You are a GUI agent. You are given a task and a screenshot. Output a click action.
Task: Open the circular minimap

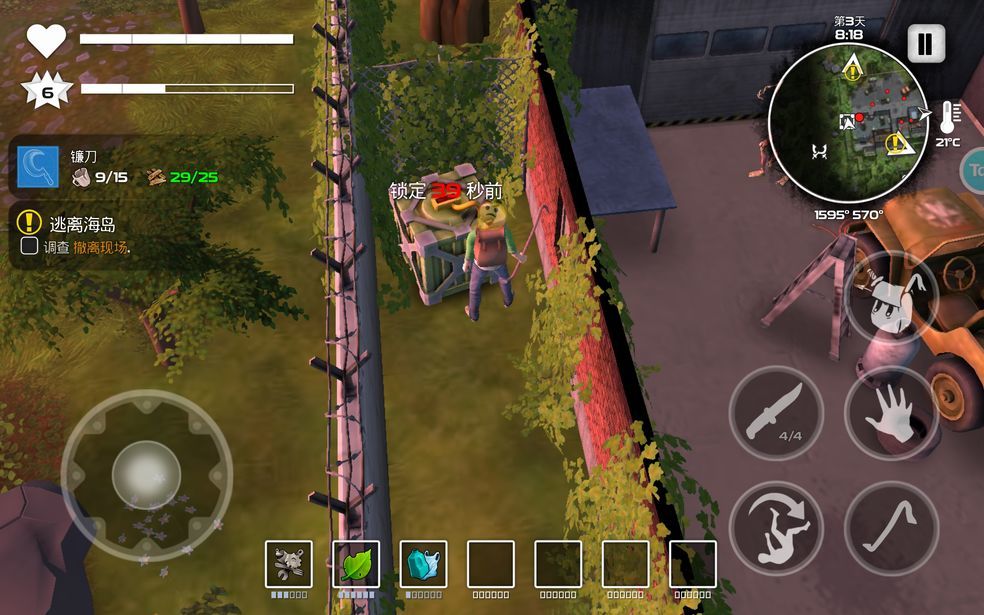click(848, 122)
